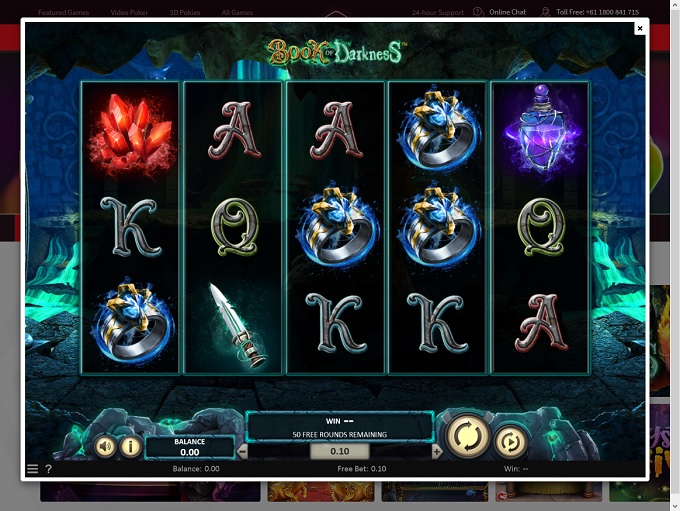Screen dimensions: 680x511
Task: Go to the All Games tab
Action: click(236, 12)
